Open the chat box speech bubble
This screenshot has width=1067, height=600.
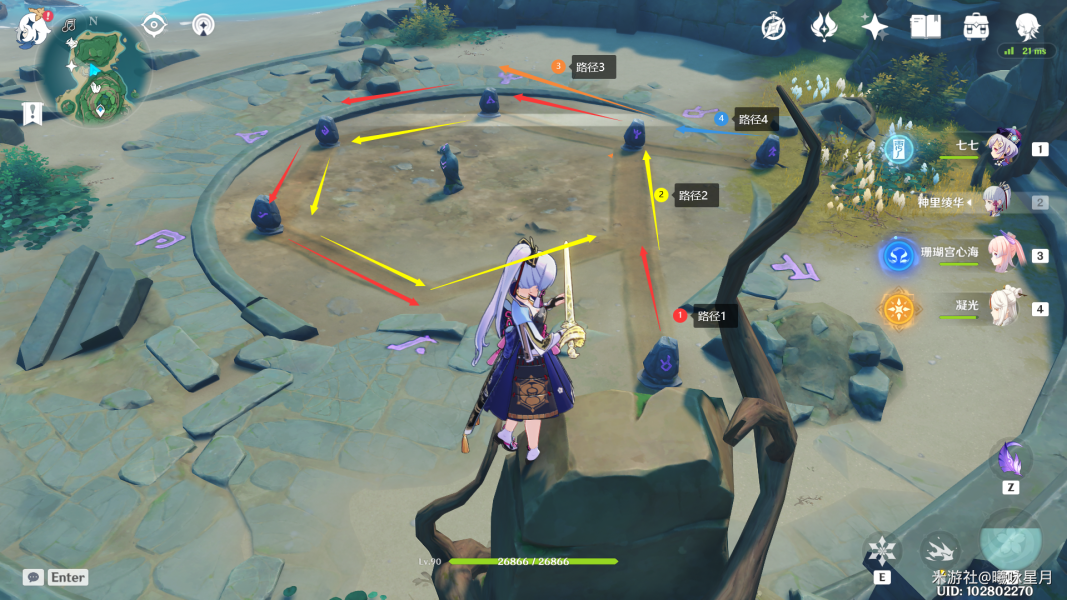34,577
